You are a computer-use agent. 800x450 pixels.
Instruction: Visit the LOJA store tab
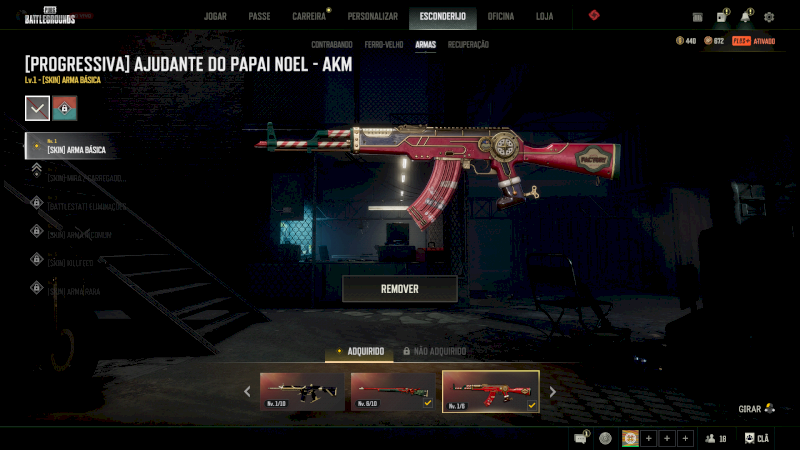click(544, 16)
